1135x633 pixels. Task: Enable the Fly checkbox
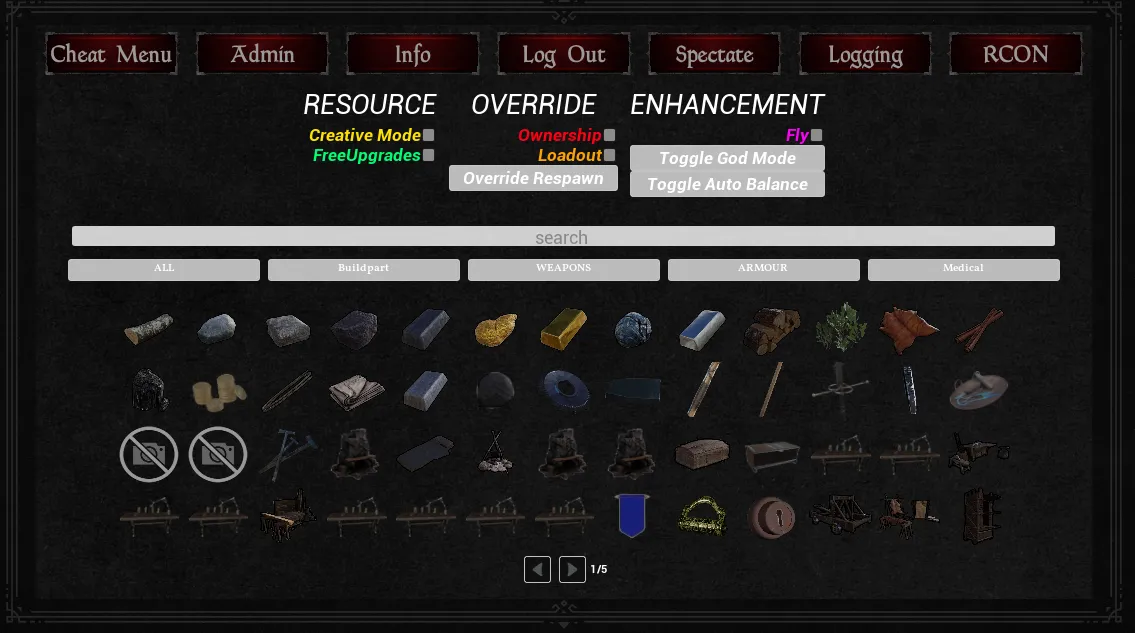click(x=817, y=135)
